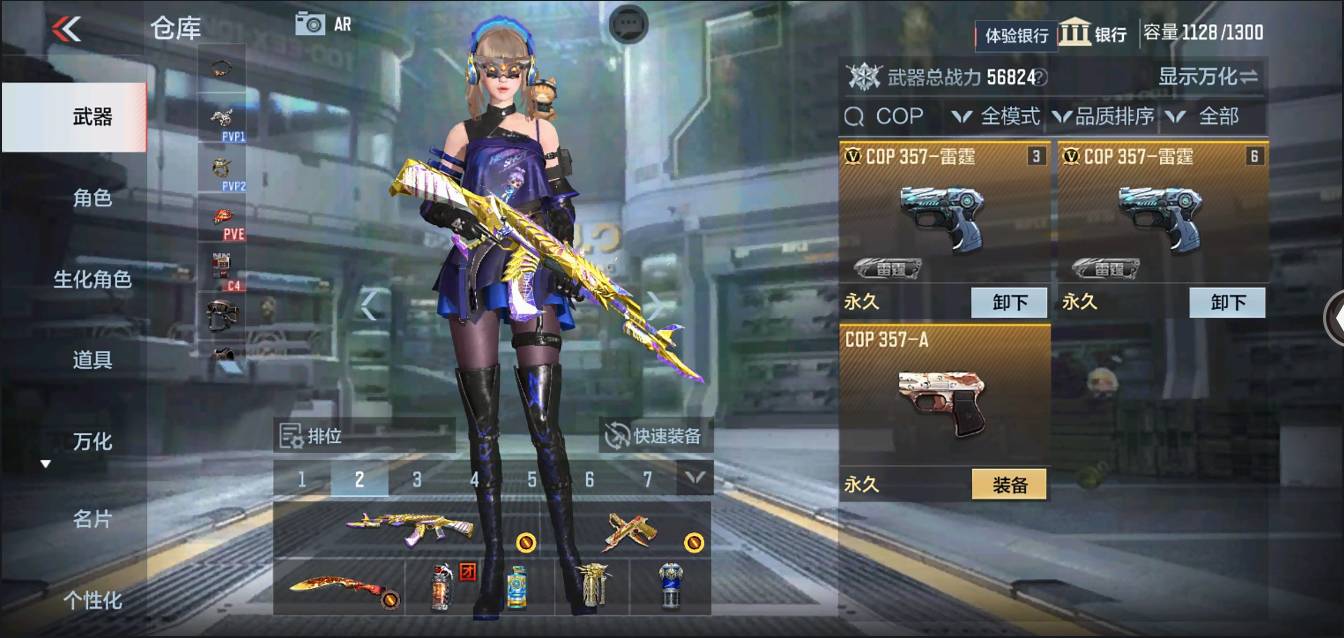Switch to the 角色 category tab
This screenshot has height=638, width=1344.
pos(92,198)
